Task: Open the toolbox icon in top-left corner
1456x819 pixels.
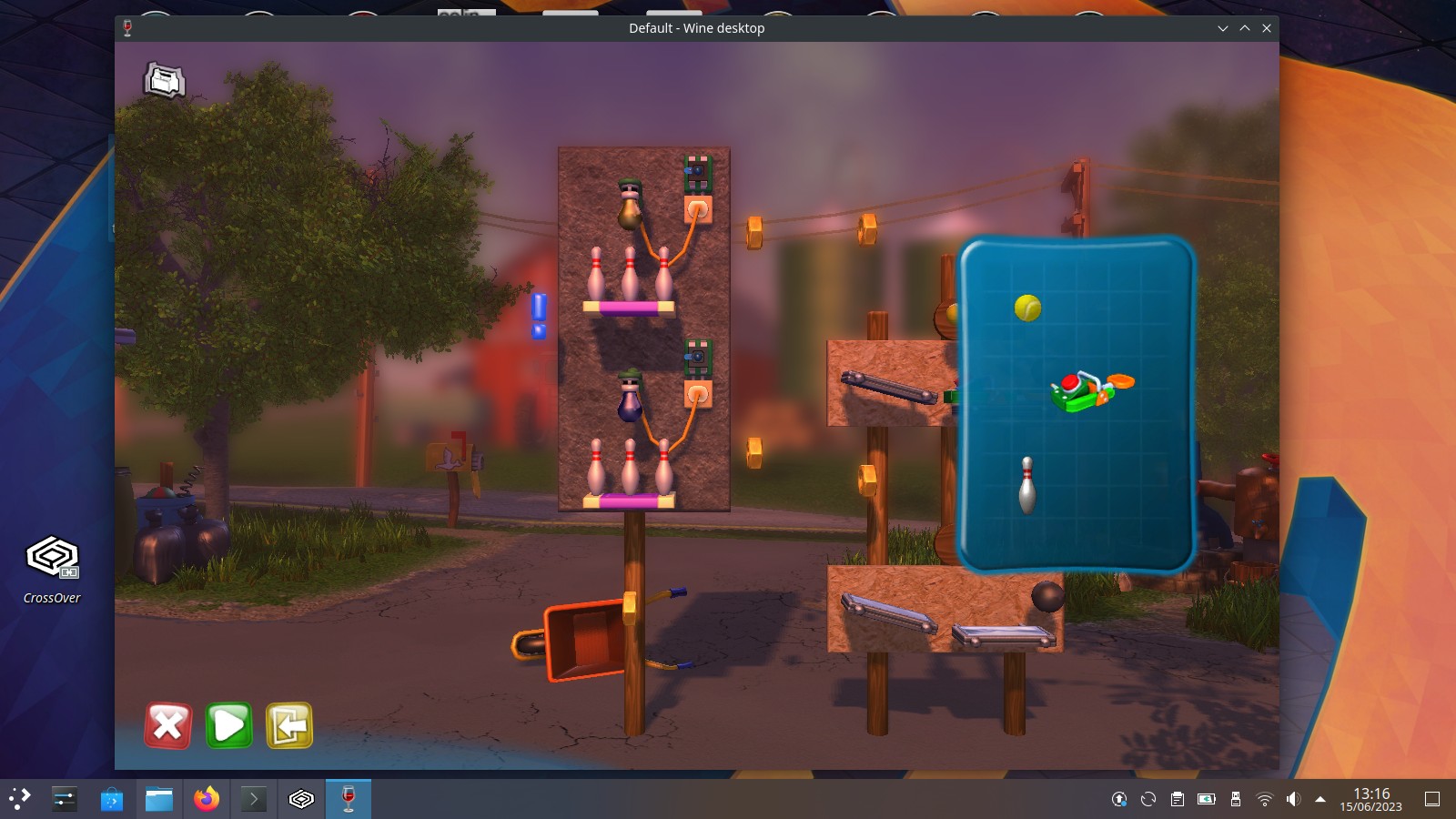Action: click(x=164, y=81)
